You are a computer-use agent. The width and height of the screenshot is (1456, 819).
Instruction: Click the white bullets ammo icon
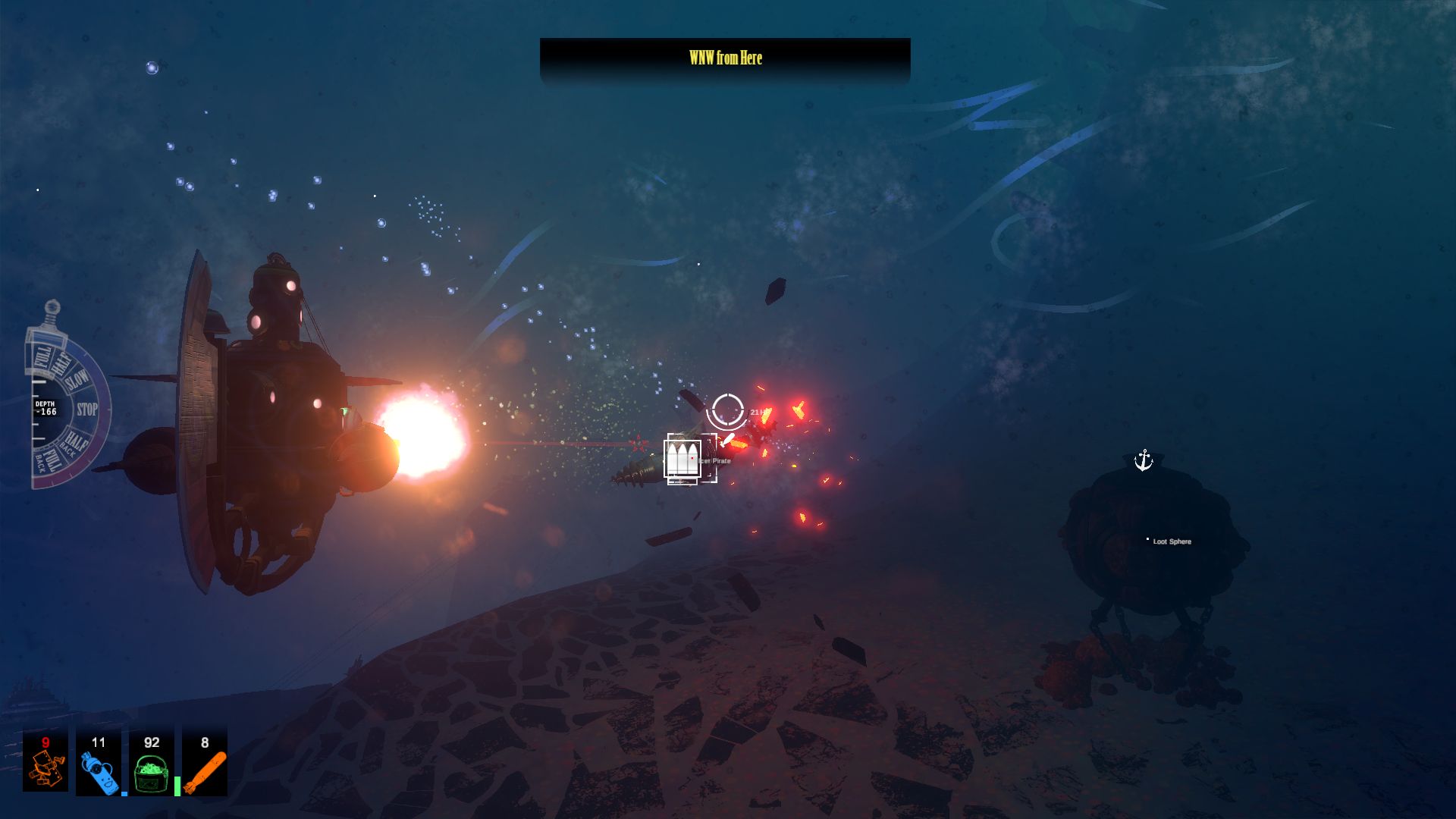pos(682,458)
